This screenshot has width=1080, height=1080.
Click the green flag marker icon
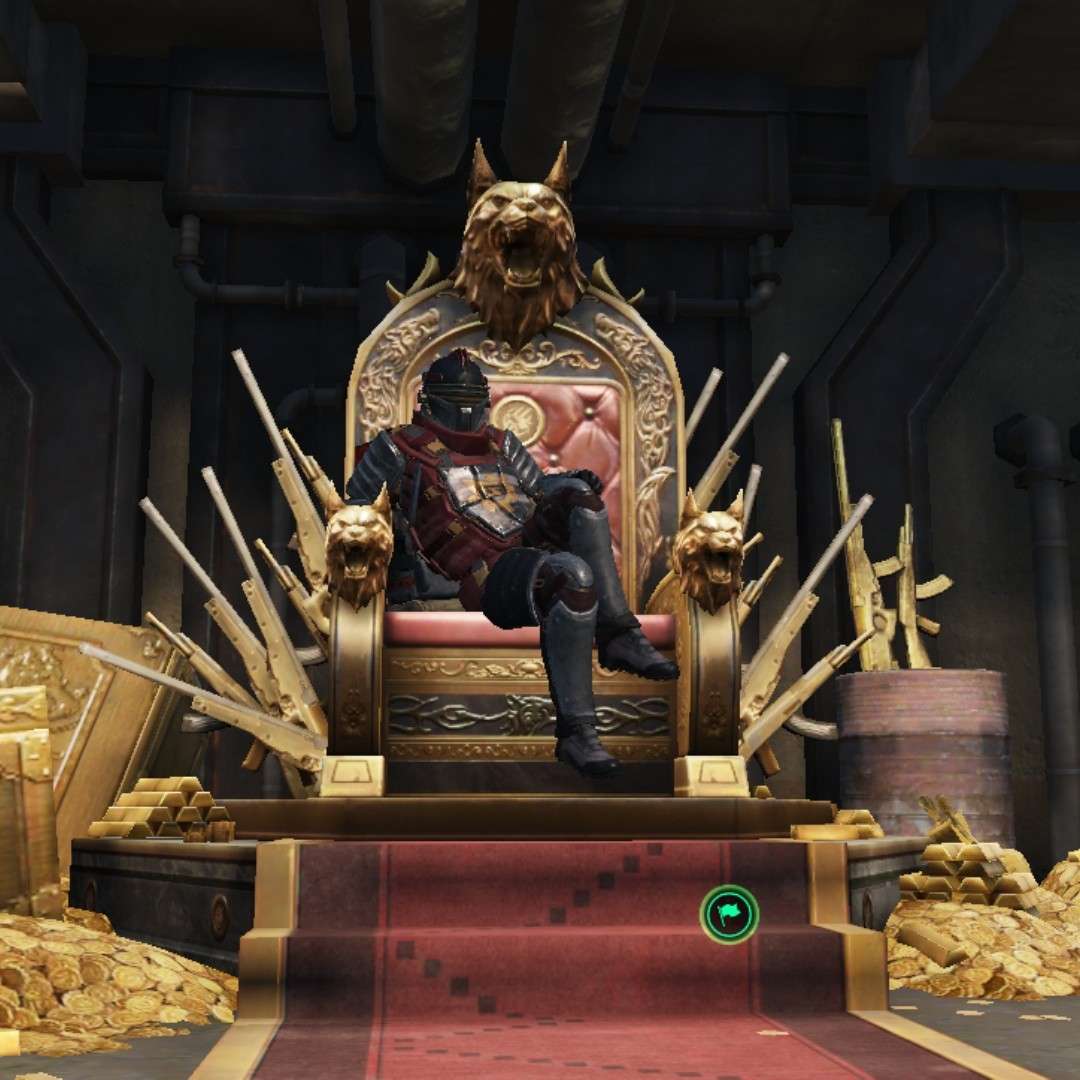[729, 913]
